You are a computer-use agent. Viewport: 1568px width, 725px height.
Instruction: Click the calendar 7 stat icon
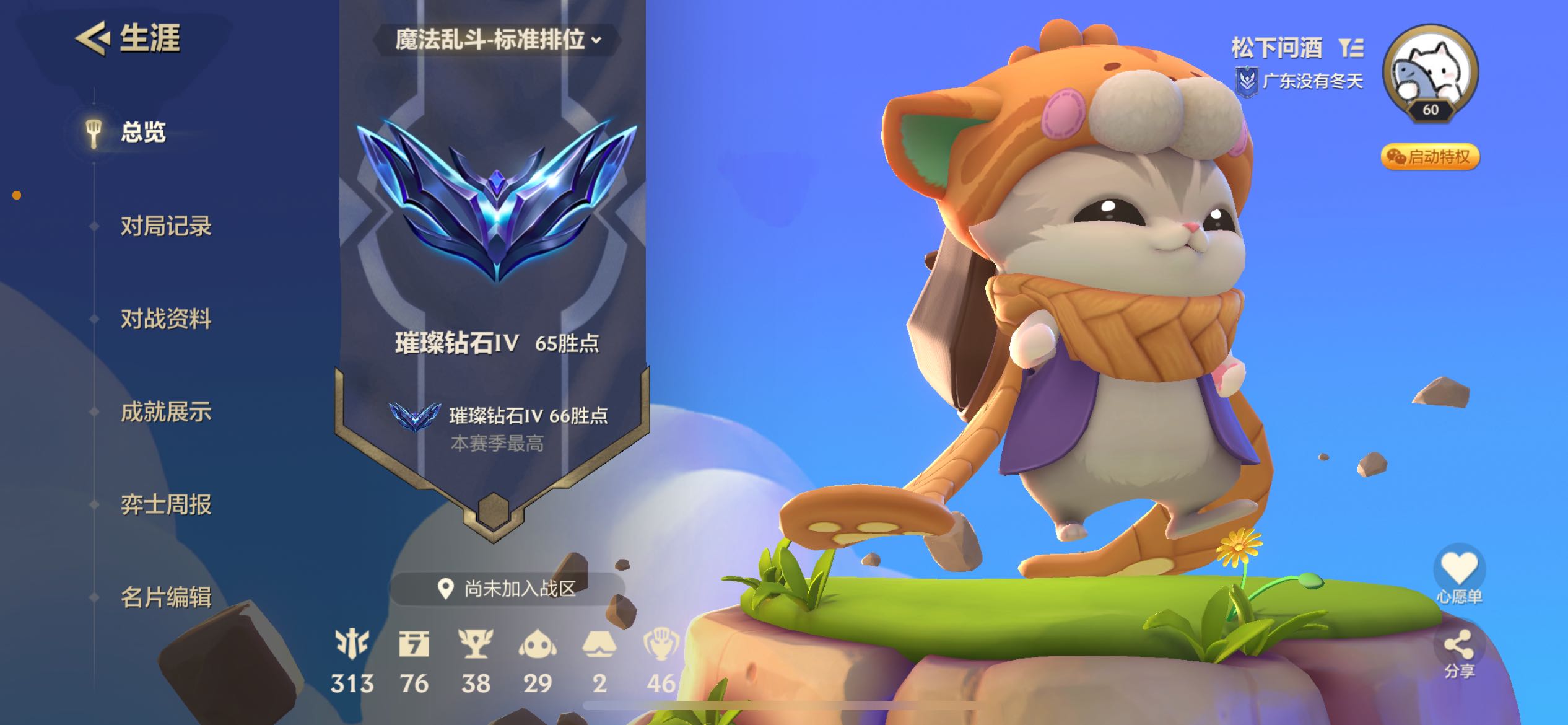coord(414,644)
